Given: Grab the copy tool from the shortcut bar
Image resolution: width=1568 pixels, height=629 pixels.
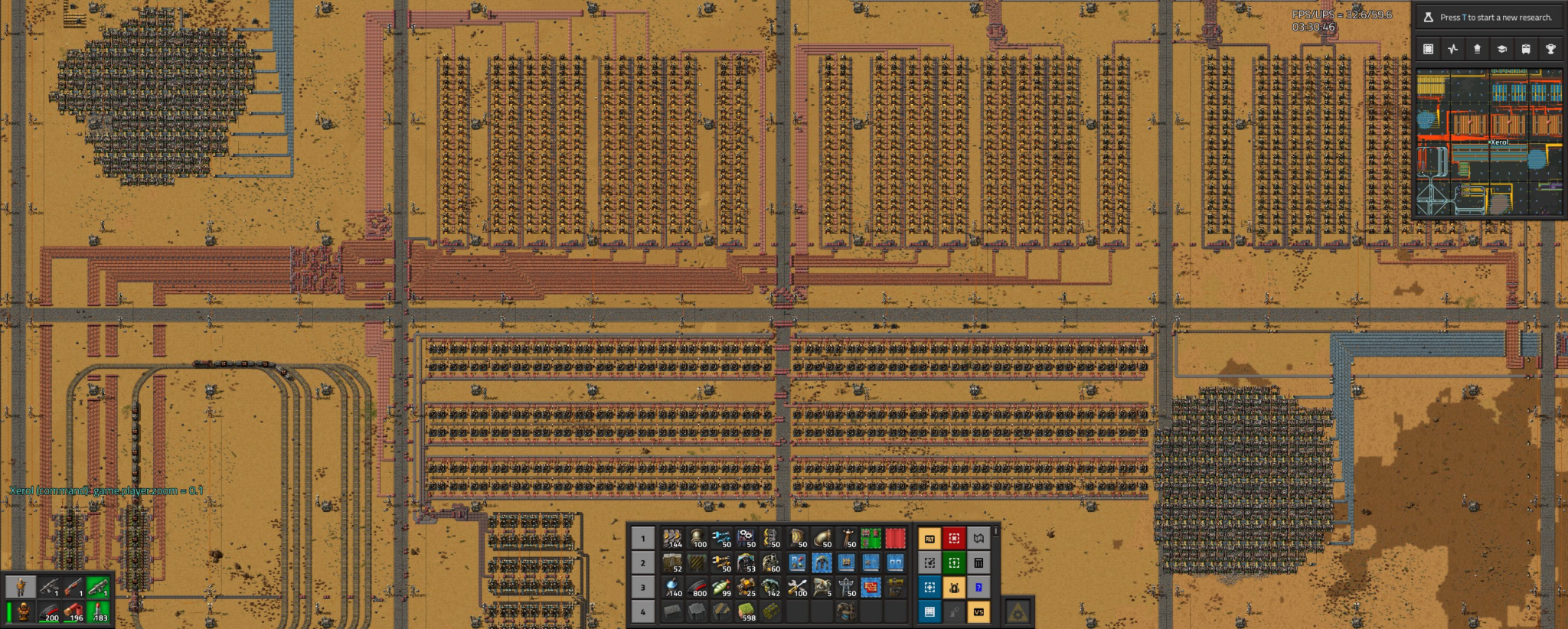Looking at the screenshot, I should 929,562.
